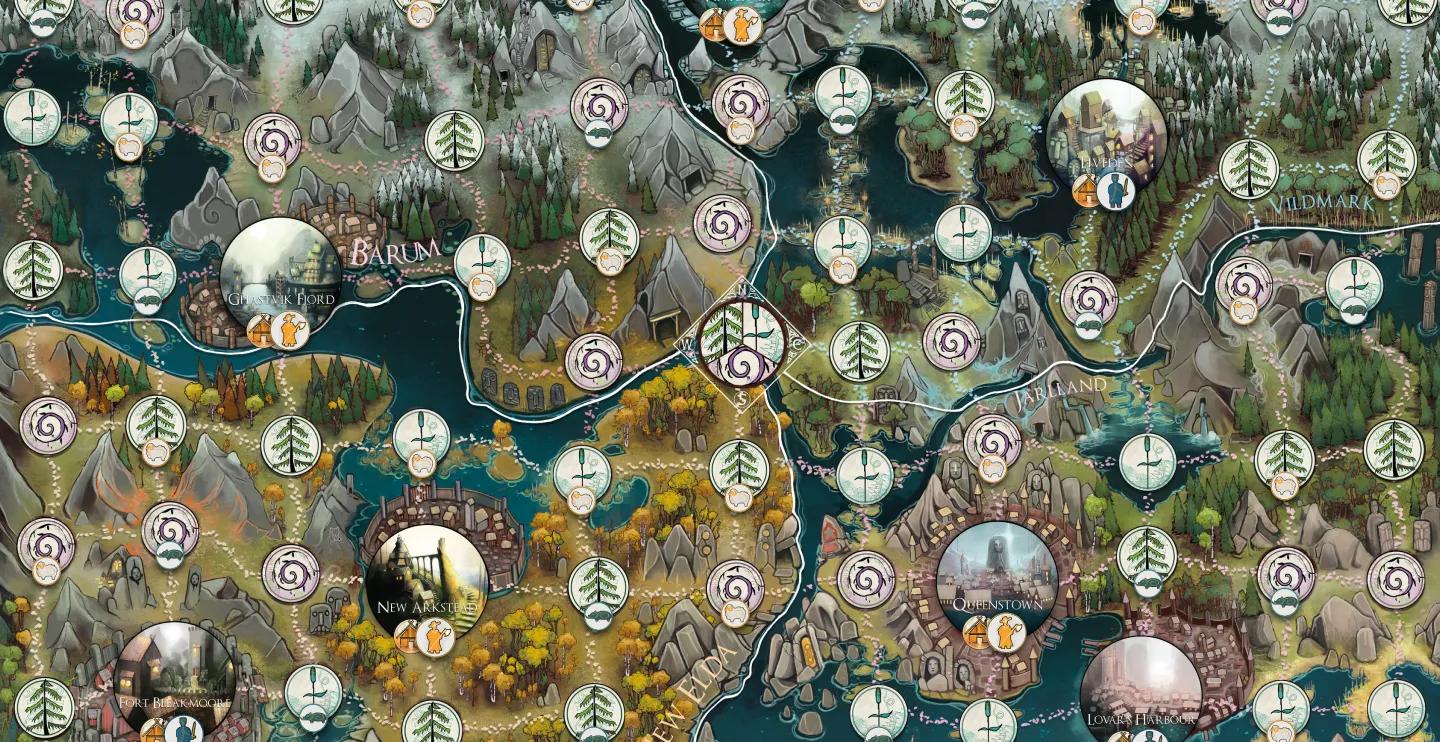This screenshot has width=1440, height=742.
Task: Open the house icon below Queenstown
Action: coord(978,632)
